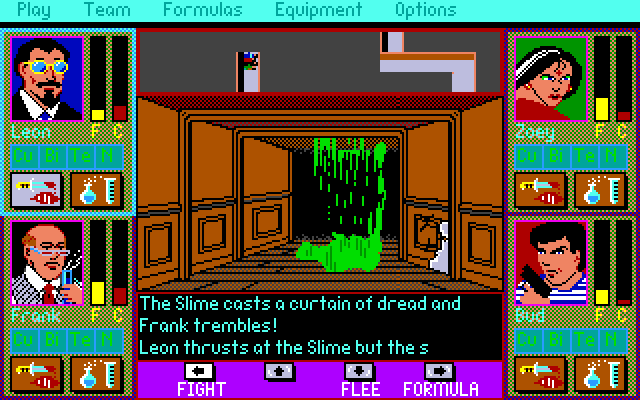Click Zoey's chemical flask icon
This screenshot has width=640, height=400.
(x=600, y=190)
